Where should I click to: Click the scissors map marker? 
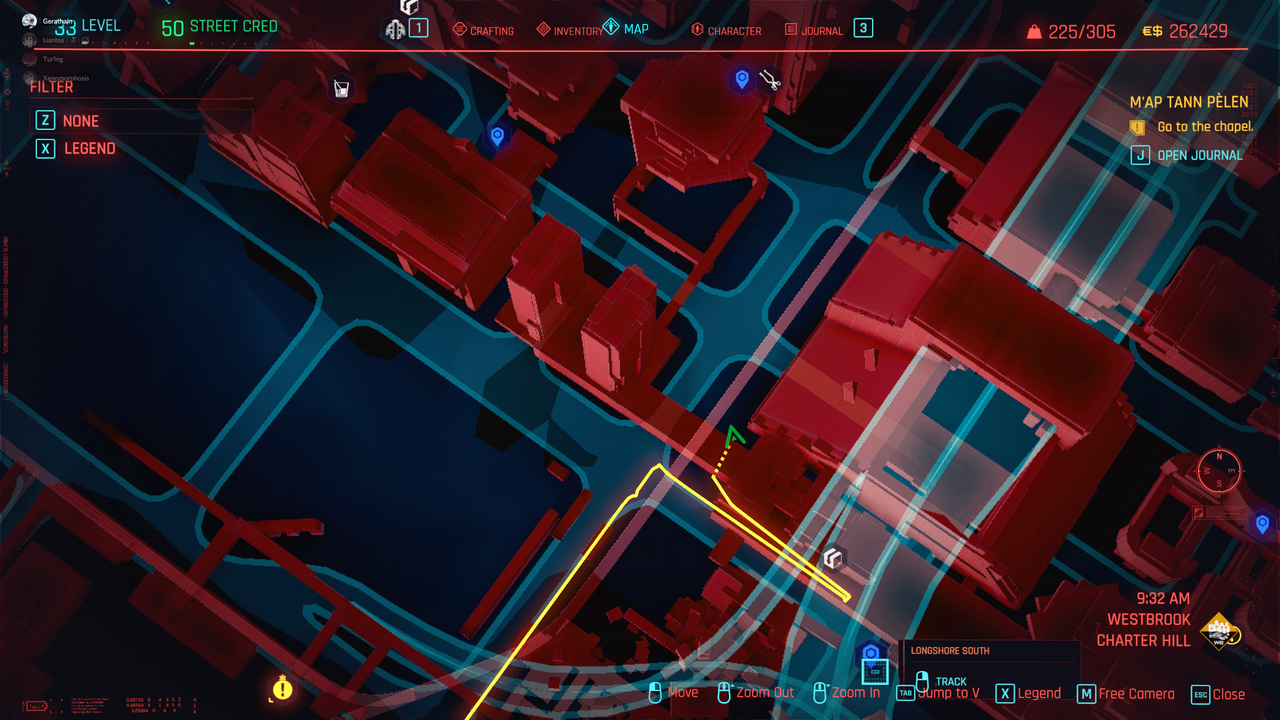769,79
